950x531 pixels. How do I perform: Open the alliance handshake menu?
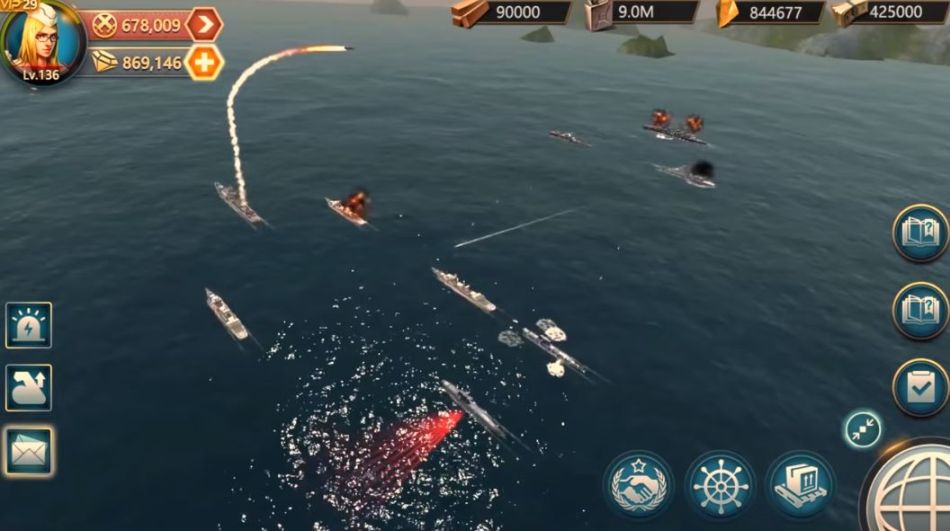click(x=638, y=485)
